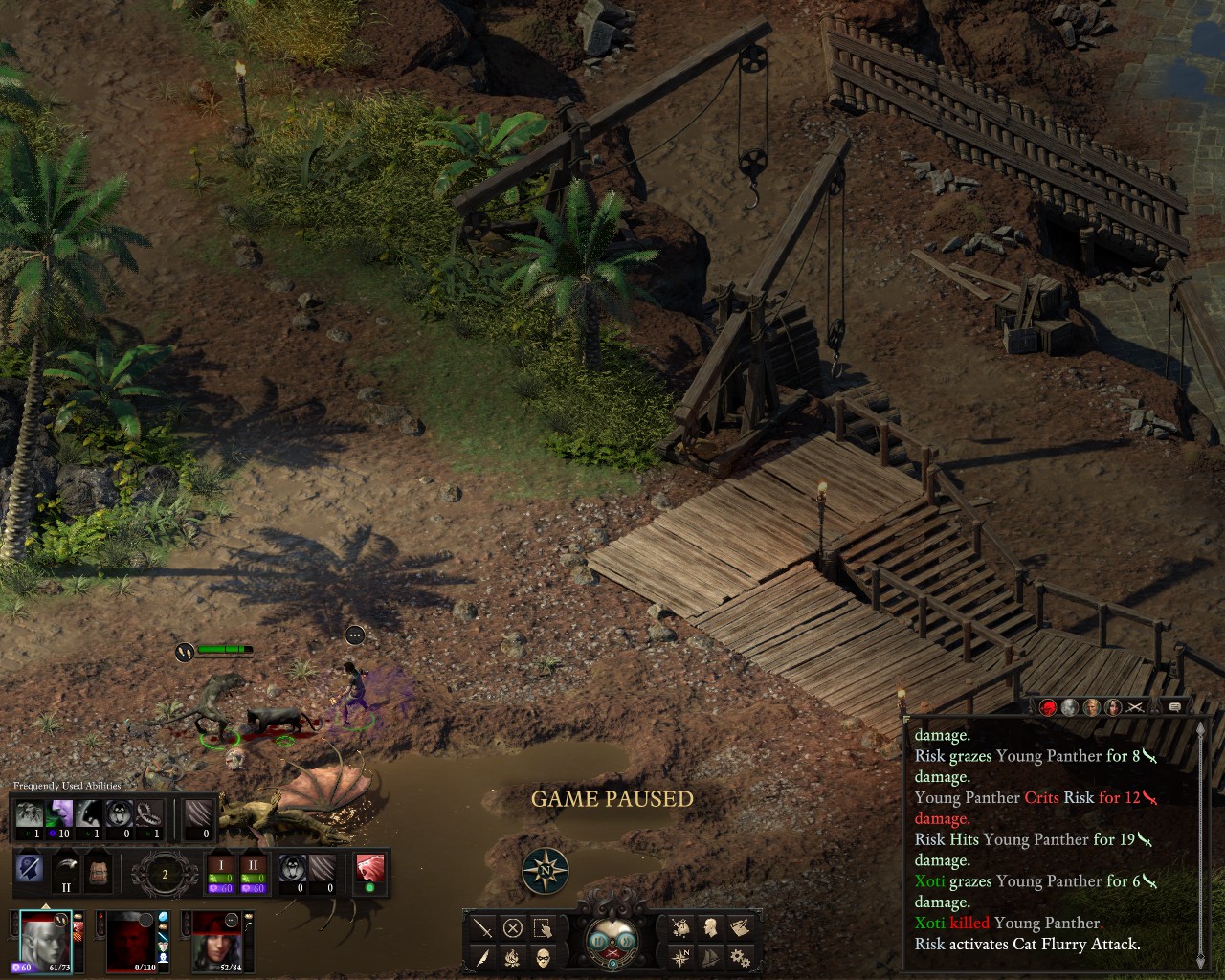Open the journal book-and-quill button

point(739,926)
